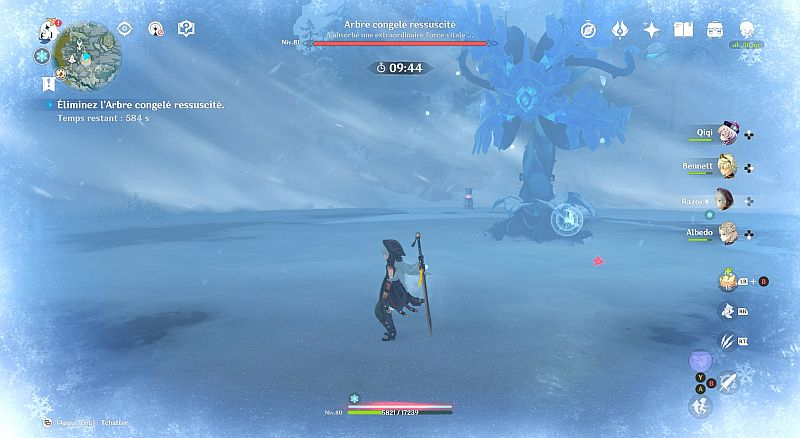Switch to party member Bennett

[x=727, y=167]
